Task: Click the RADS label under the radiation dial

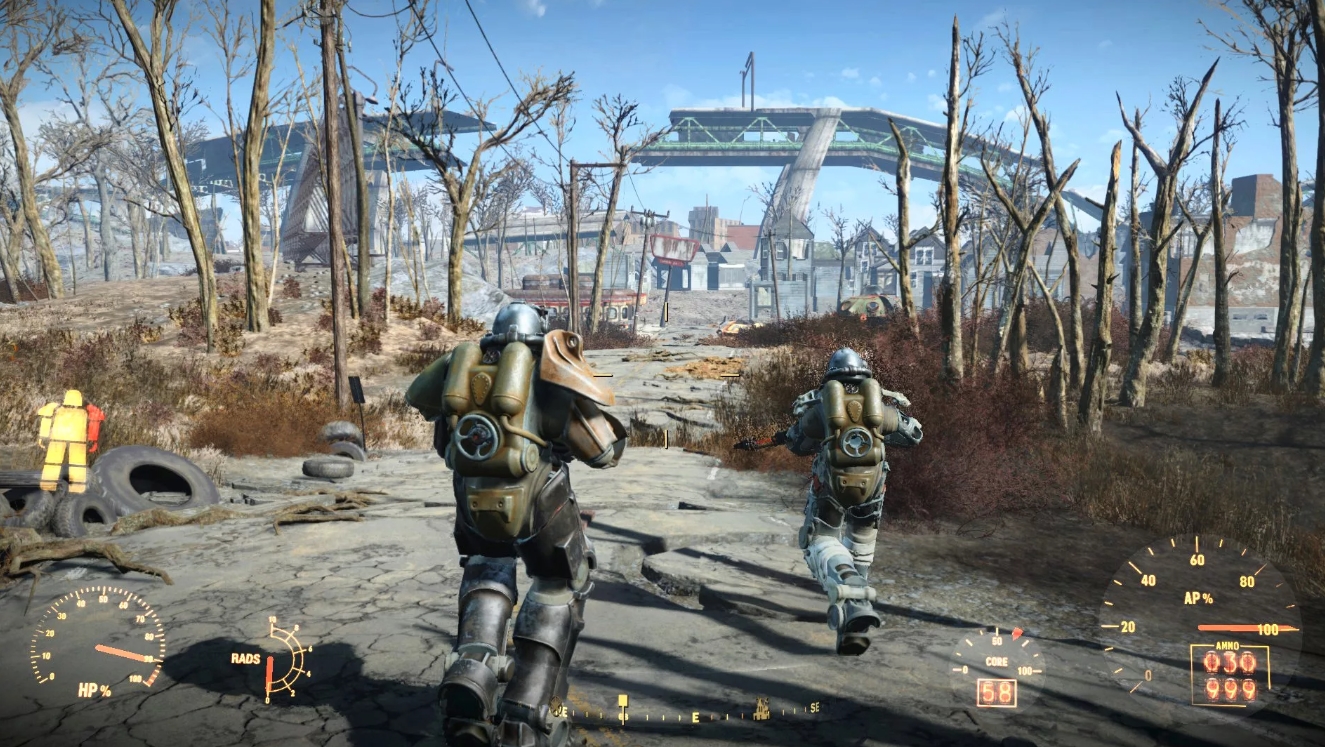Action: point(245,659)
